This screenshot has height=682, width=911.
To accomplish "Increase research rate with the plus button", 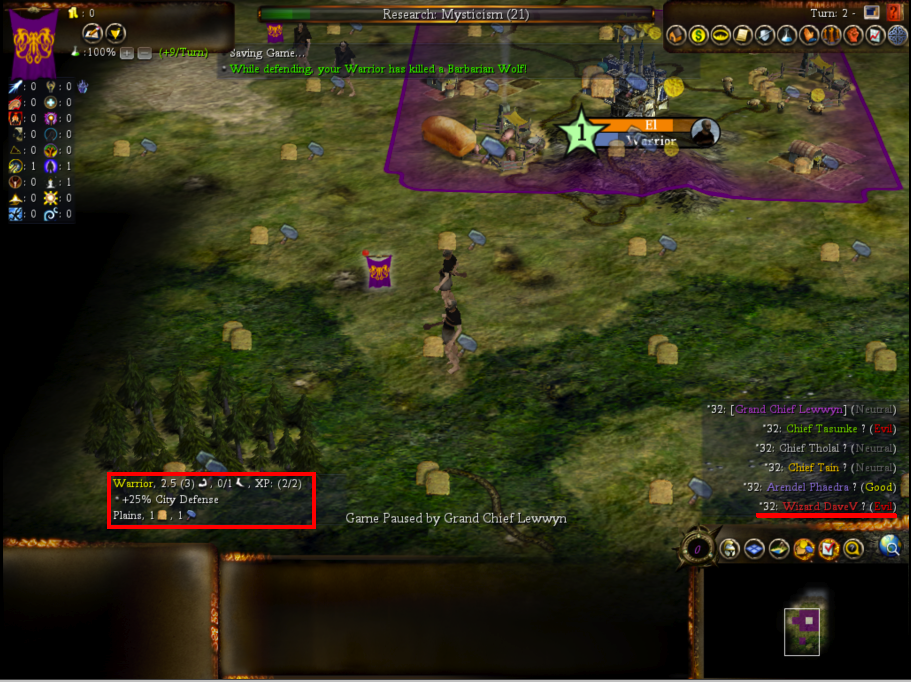I will [x=127, y=52].
